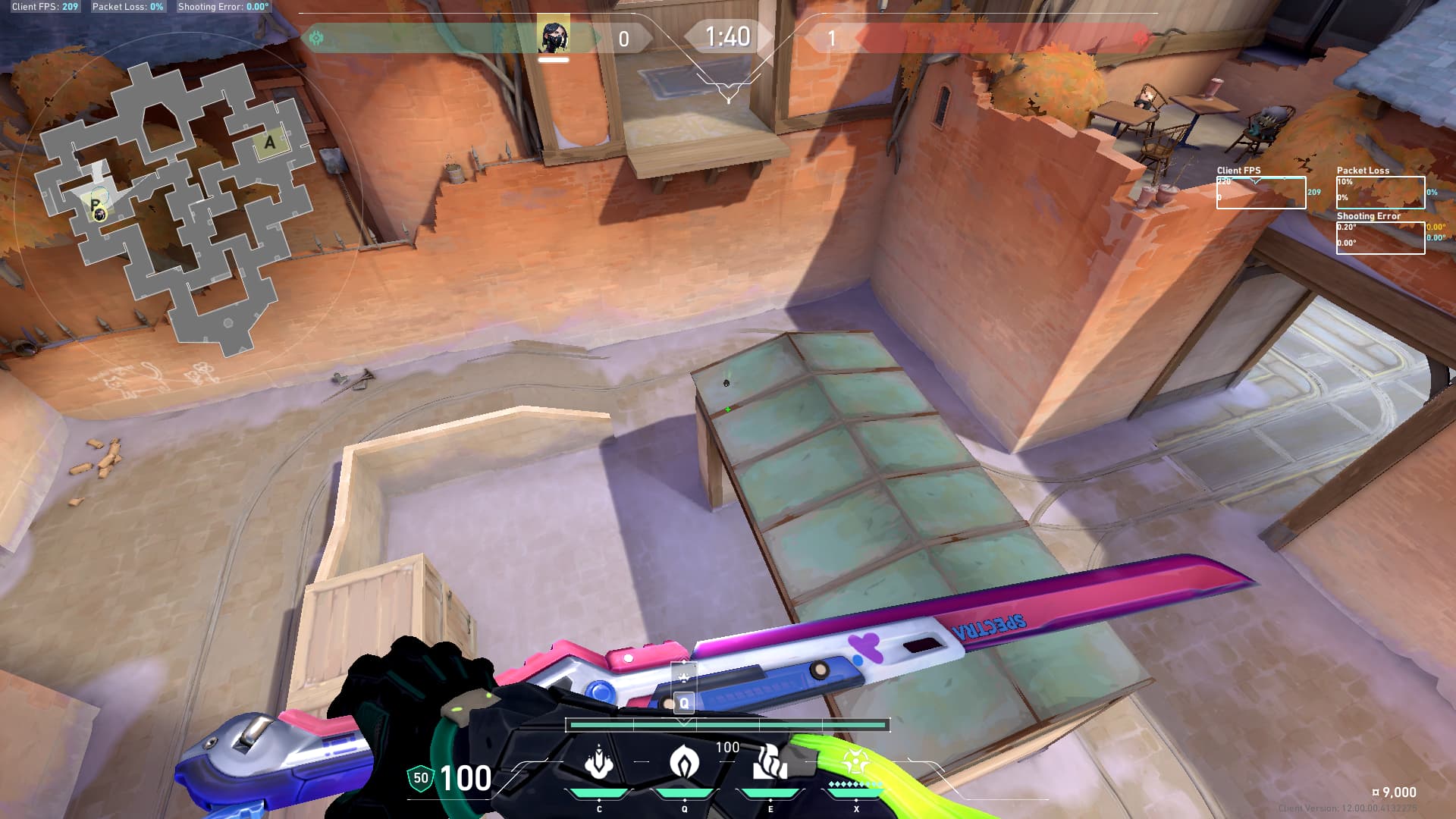Activate the Toxic Screen ability icon
The image size is (1456, 819).
770,762
